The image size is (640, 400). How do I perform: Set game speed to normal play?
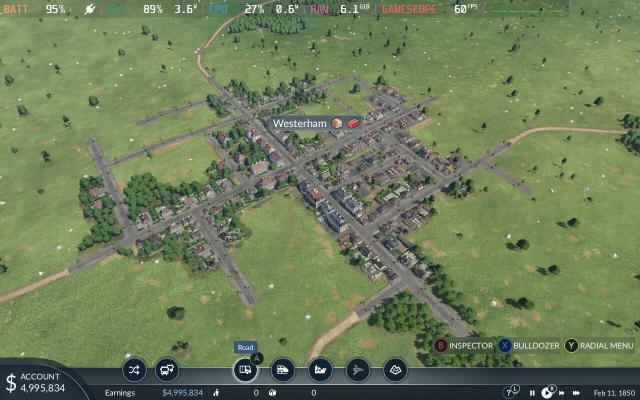(544, 393)
